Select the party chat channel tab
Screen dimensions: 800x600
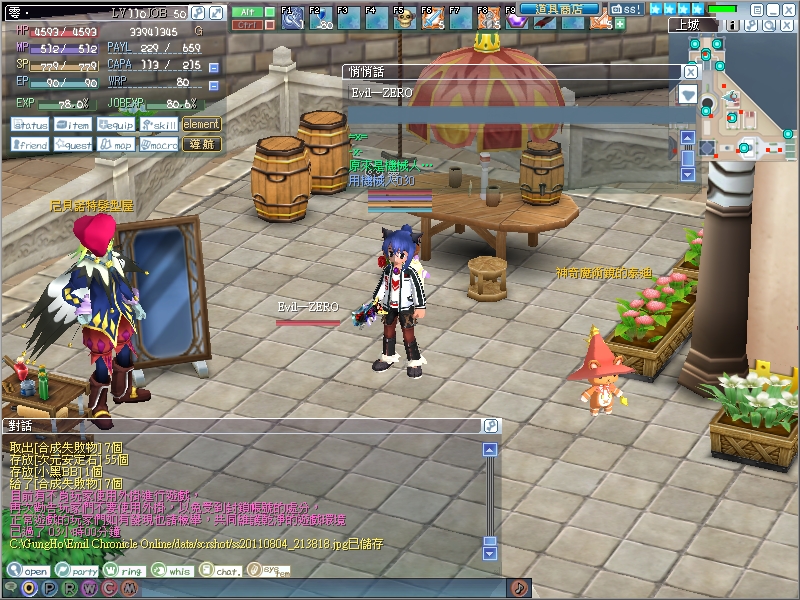pyautogui.click(x=78, y=571)
